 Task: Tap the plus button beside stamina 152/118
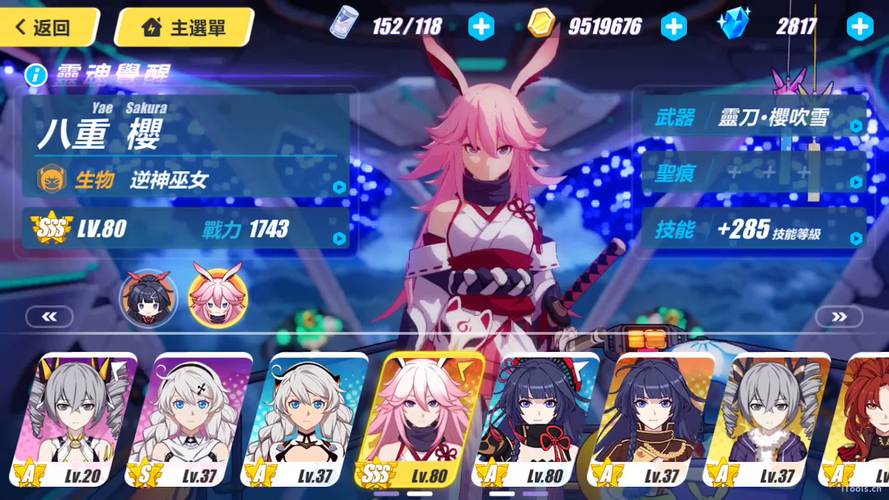[x=481, y=26]
